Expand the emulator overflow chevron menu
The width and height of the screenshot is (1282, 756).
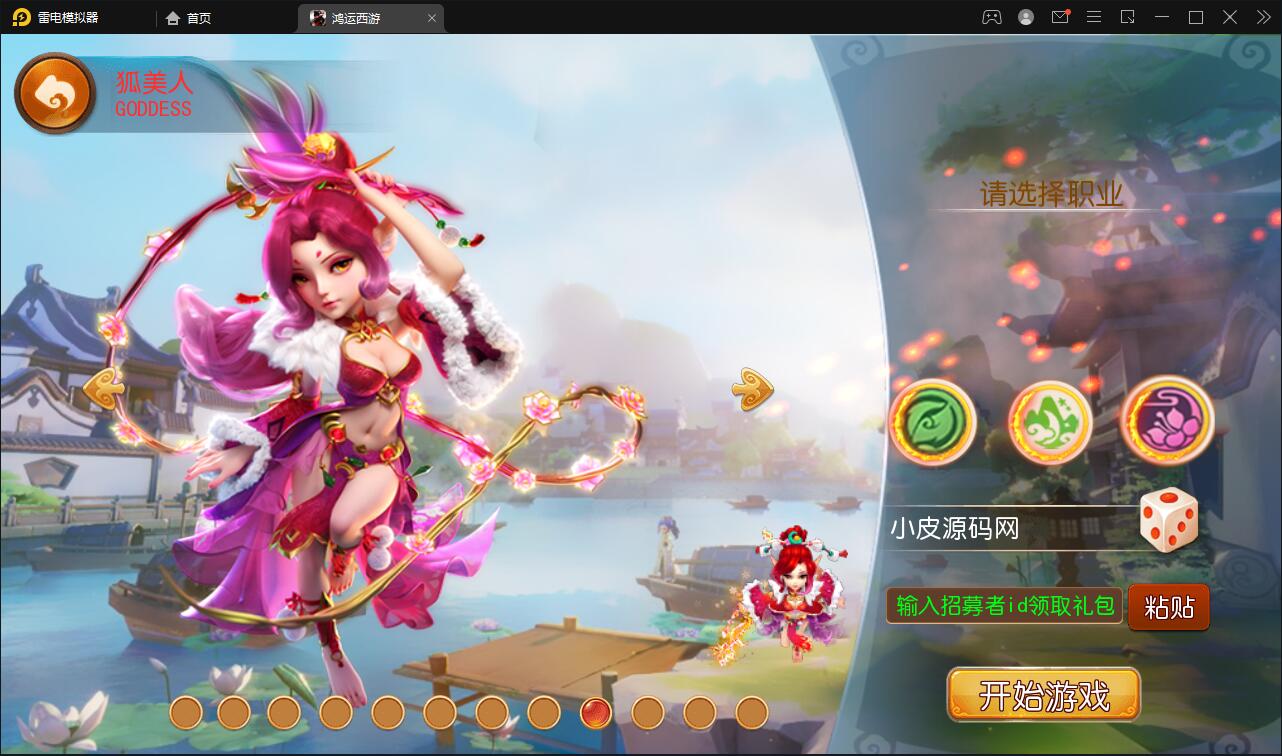(1262, 17)
